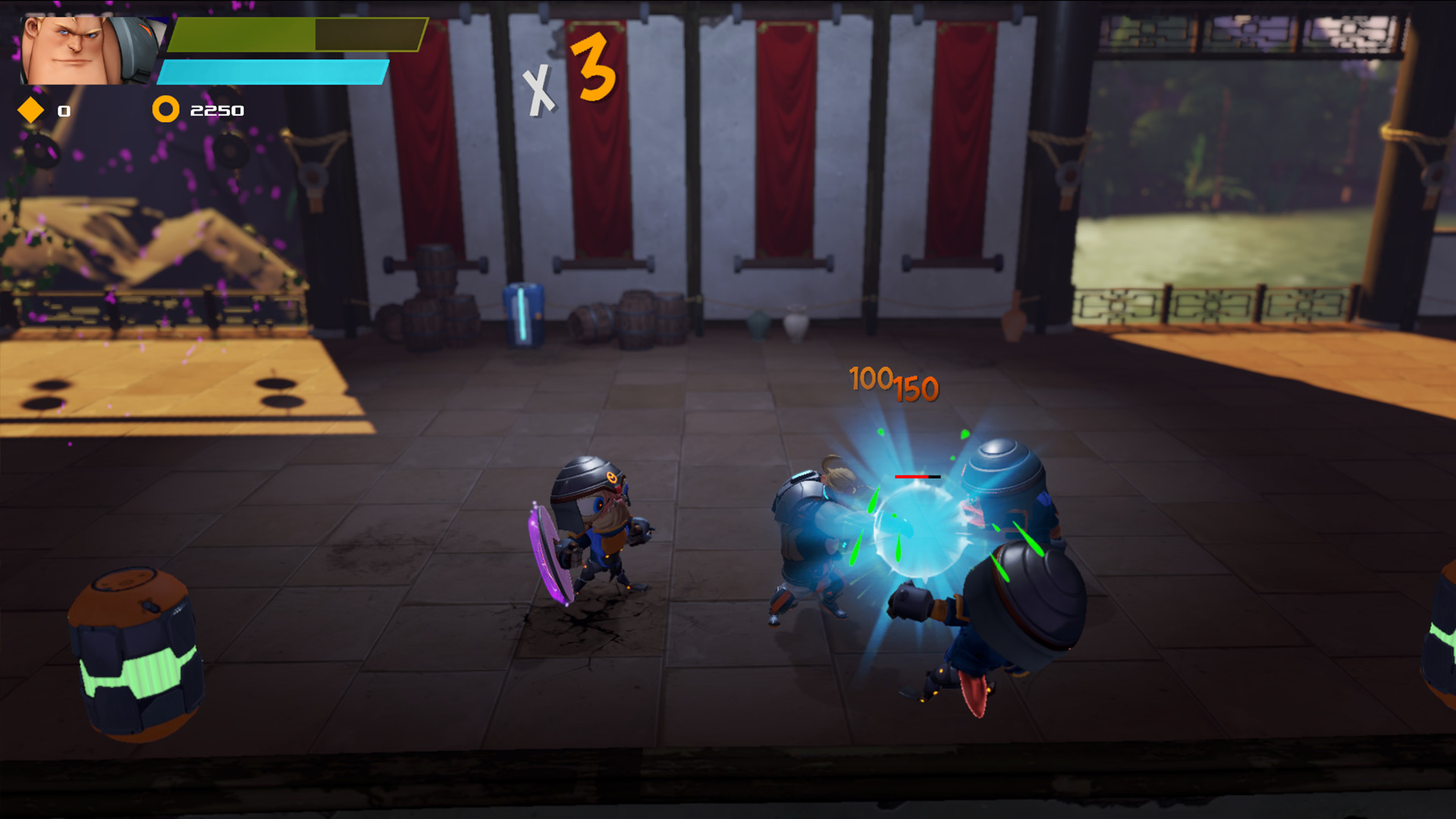Click the orange ring coin icon
This screenshot has width=1456, height=819.
(165, 110)
